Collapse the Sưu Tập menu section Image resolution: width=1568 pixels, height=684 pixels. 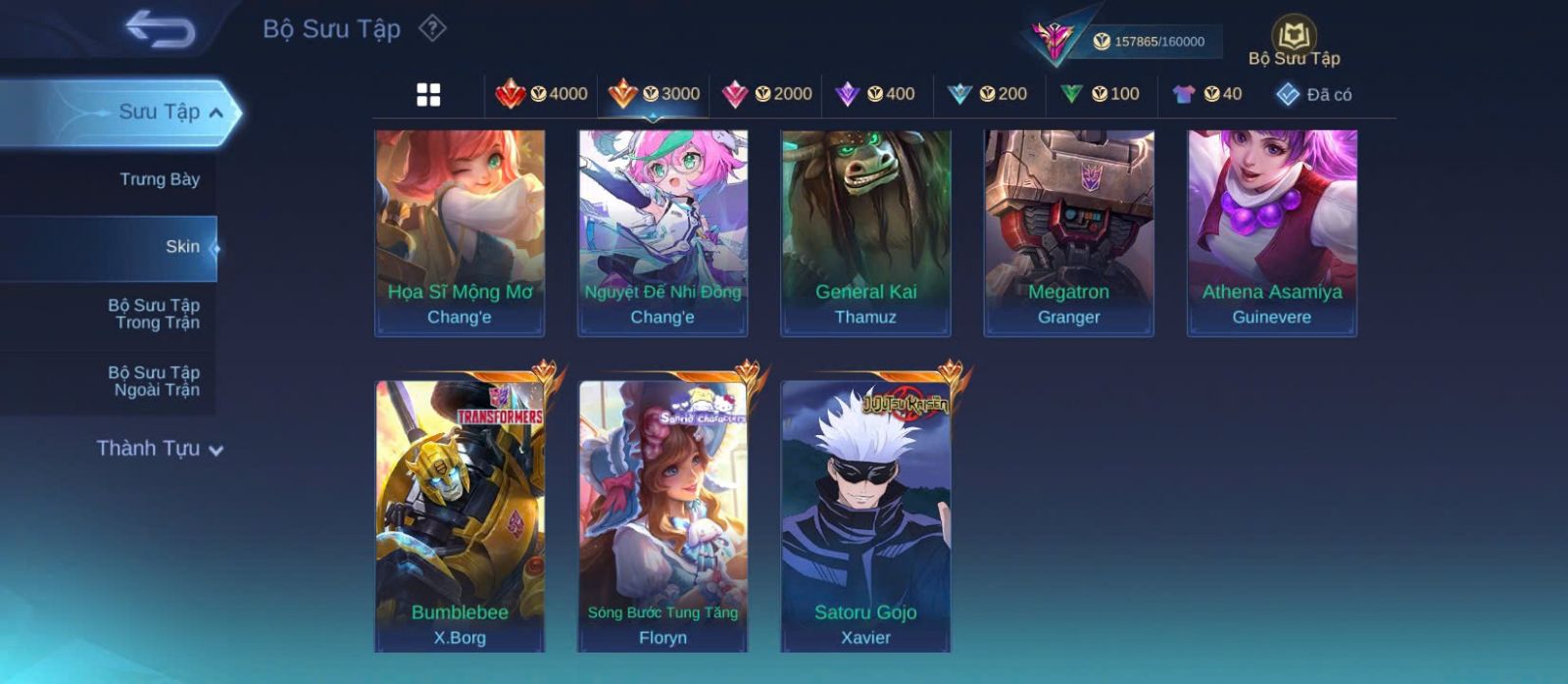point(216,113)
